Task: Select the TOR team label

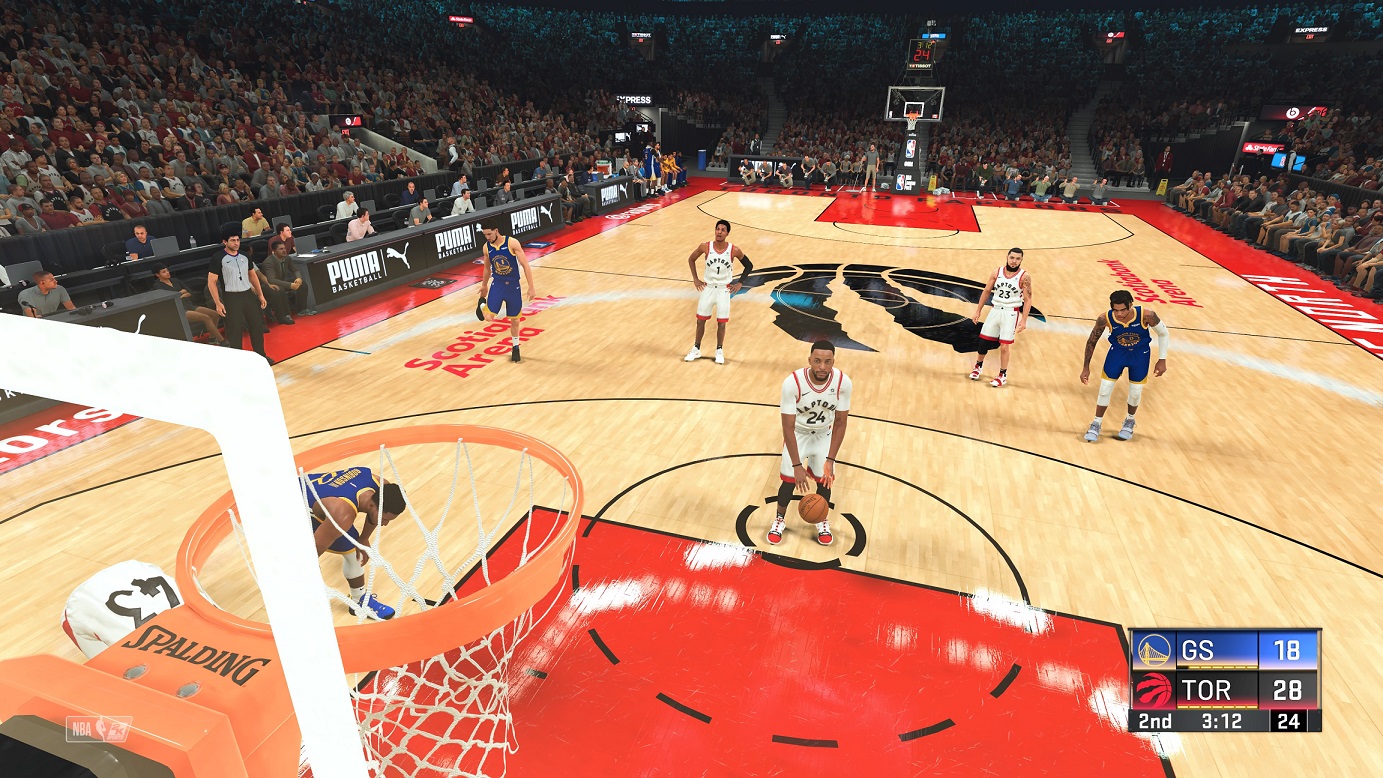Action: [x=1208, y=688]
